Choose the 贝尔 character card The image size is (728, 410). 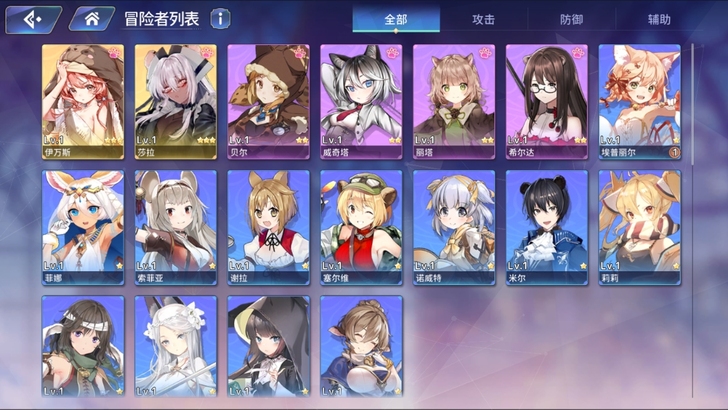point(268,102)
